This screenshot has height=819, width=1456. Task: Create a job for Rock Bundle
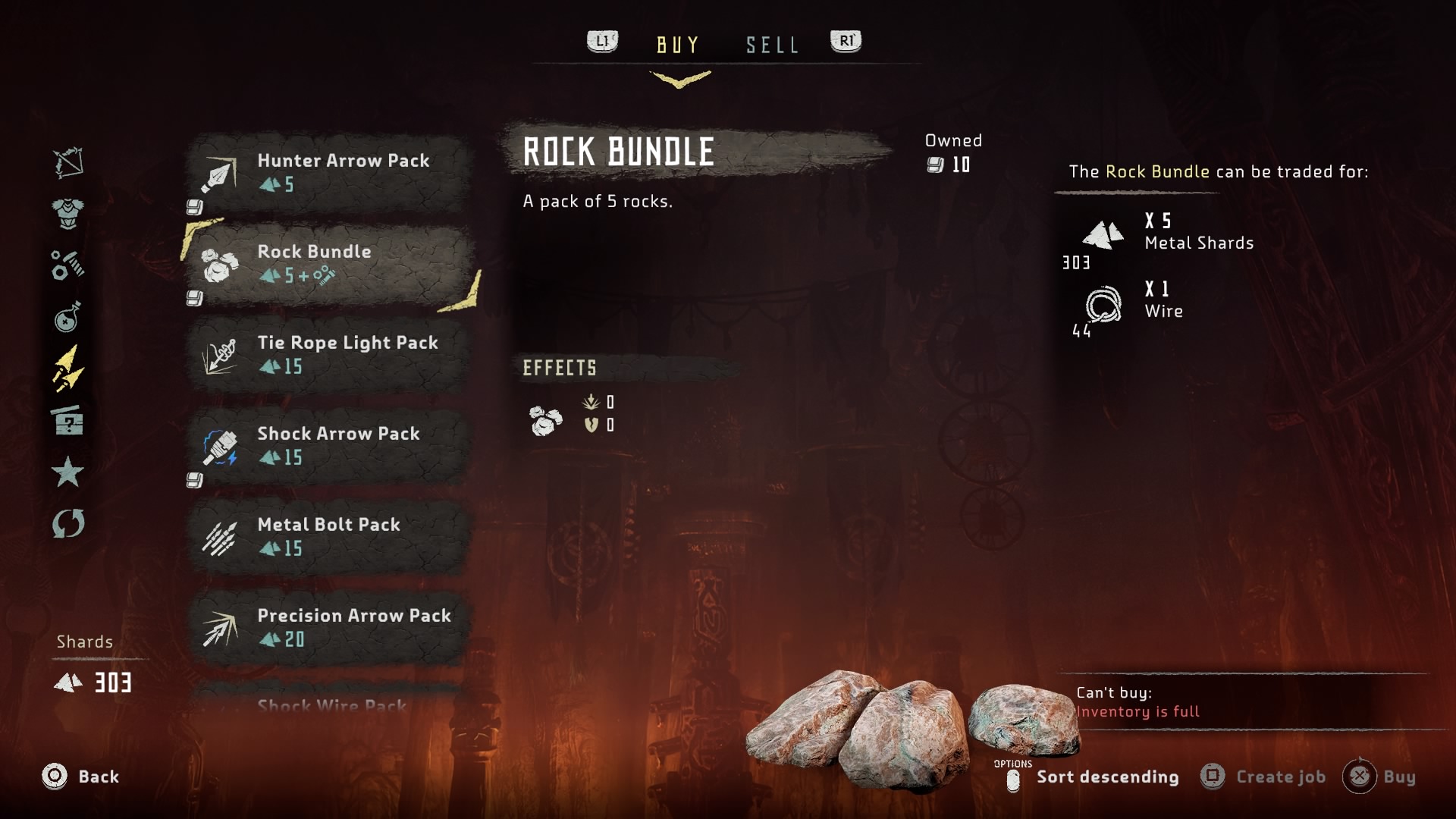pos(1265,777)
